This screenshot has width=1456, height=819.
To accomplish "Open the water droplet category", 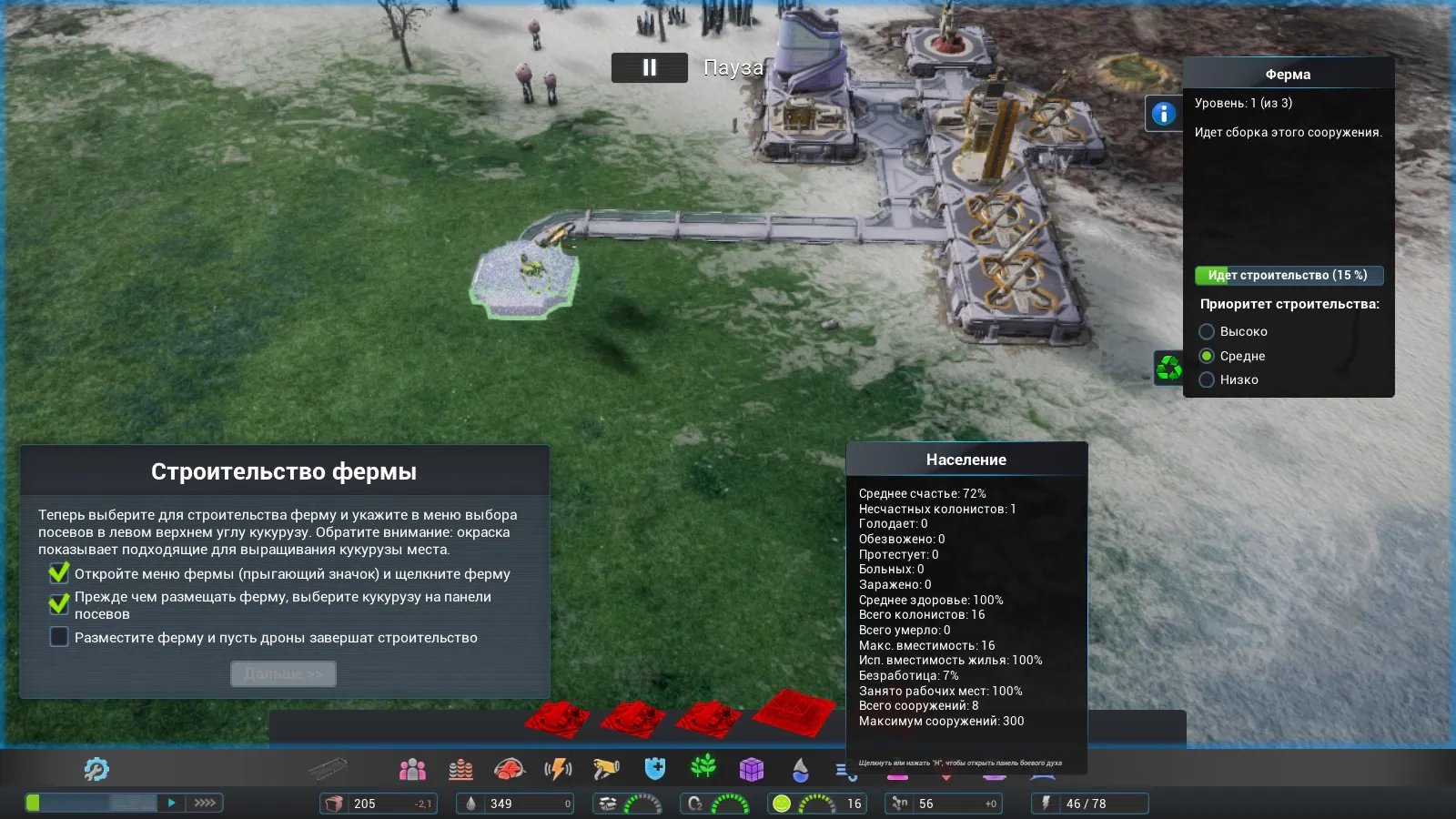I will 800,770.
